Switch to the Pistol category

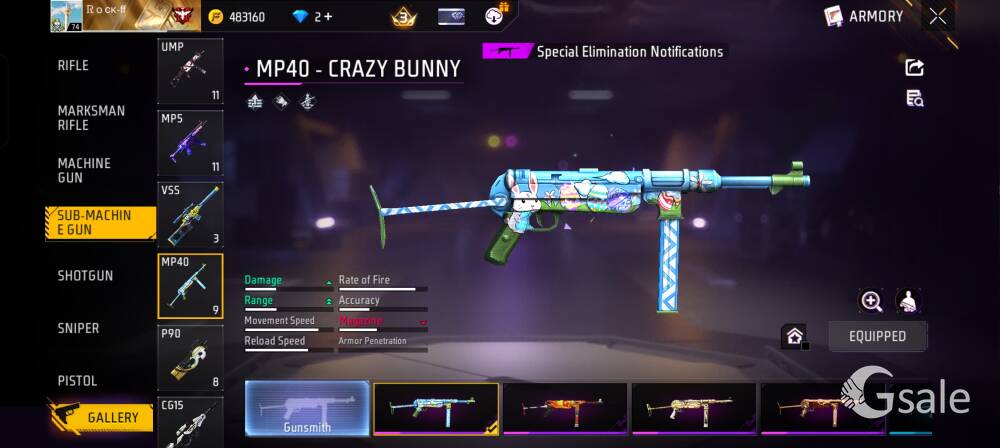coord(77,381)
